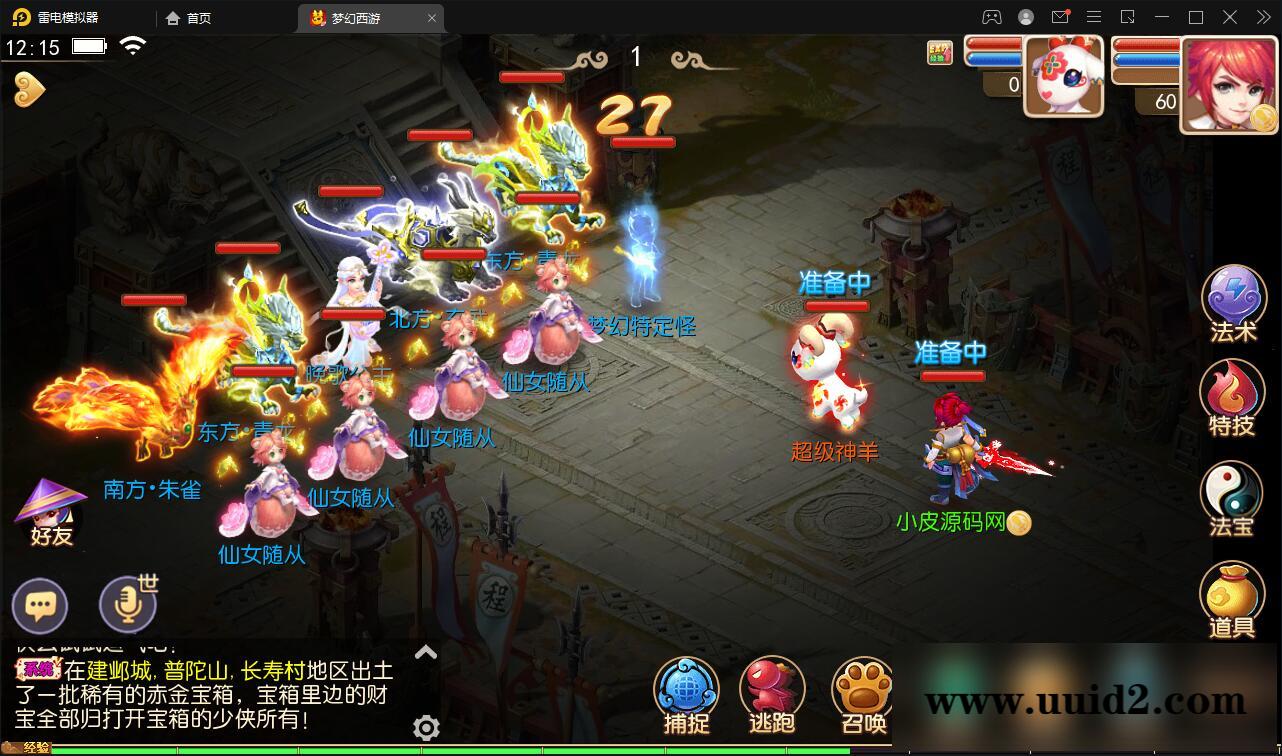Select the 法术 (Spells) skill icon
The image size is (1282, 756).
click(x=1234, y=297)
